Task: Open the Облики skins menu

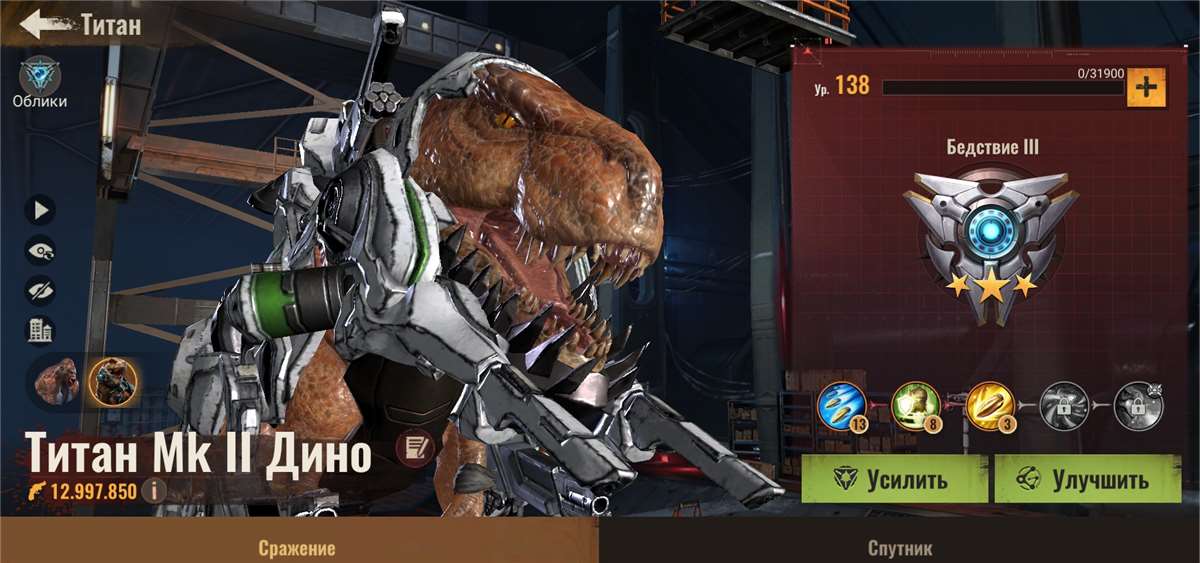Action: pyautogui.click(x=40, y=78)
